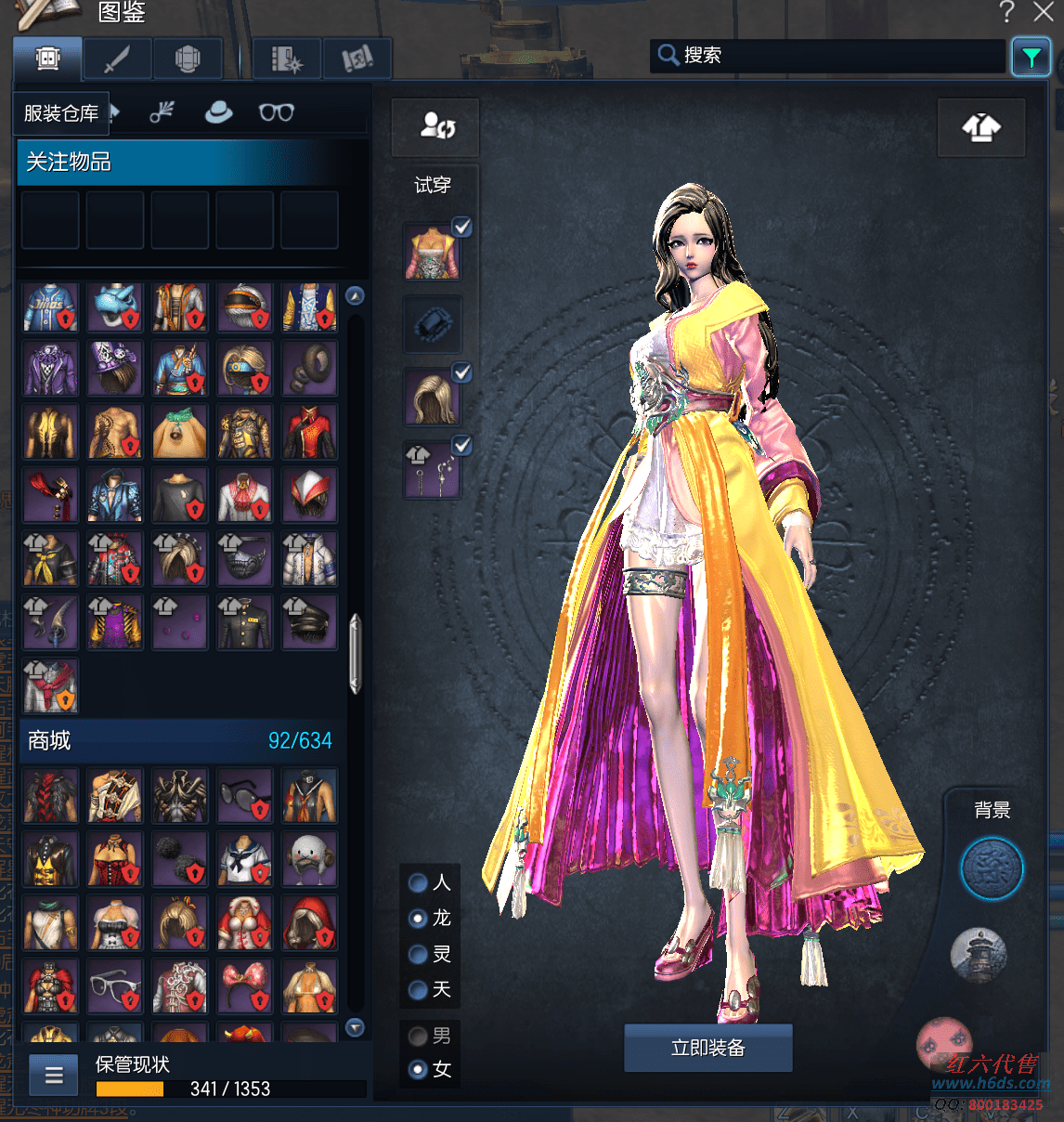The width and height of the screenshot is (1064, 1122).
Task: Open the question mark help
Action: pos(1007,12)
